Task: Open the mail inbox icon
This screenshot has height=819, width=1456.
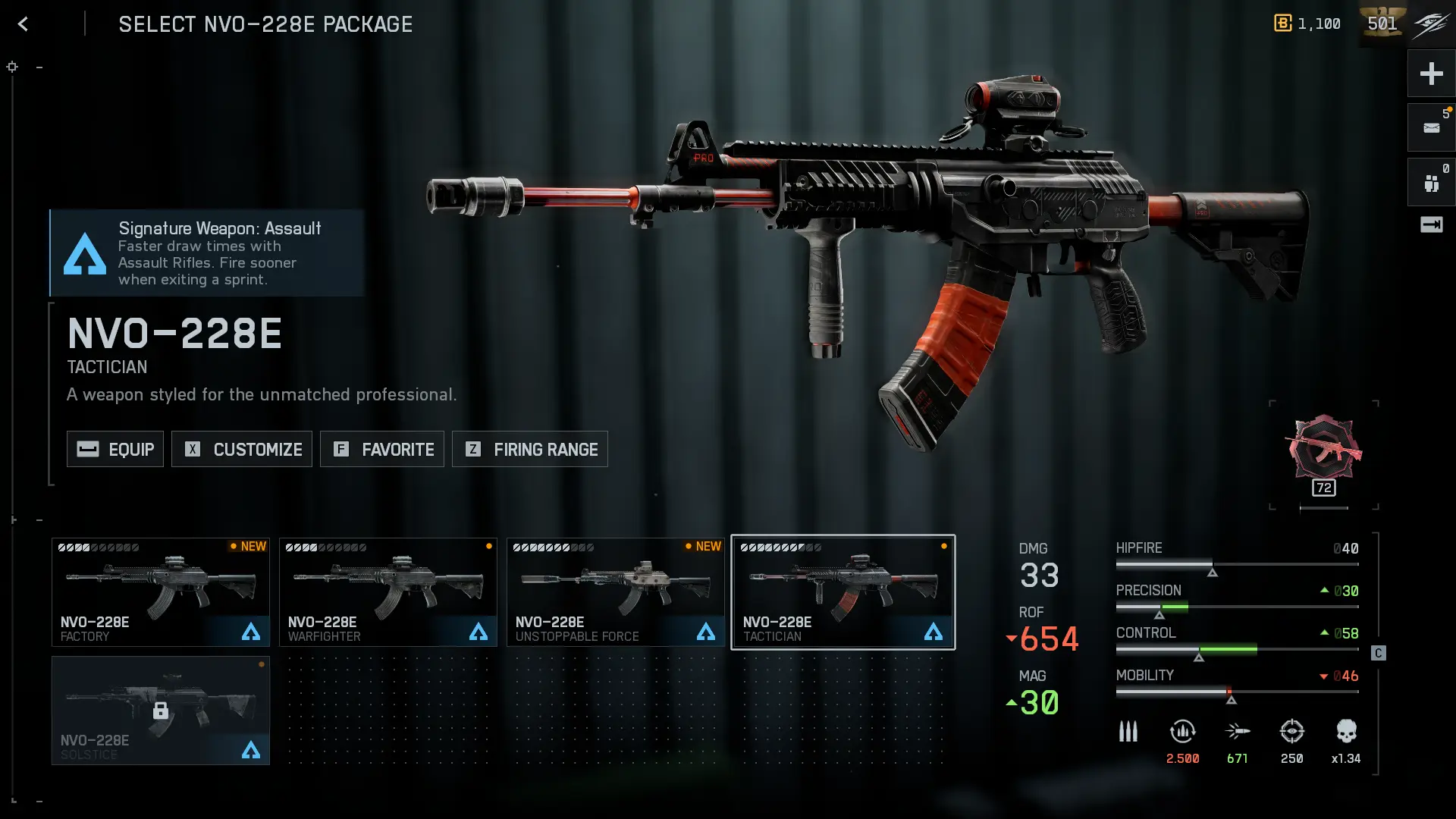Action: pos(1431,128)
